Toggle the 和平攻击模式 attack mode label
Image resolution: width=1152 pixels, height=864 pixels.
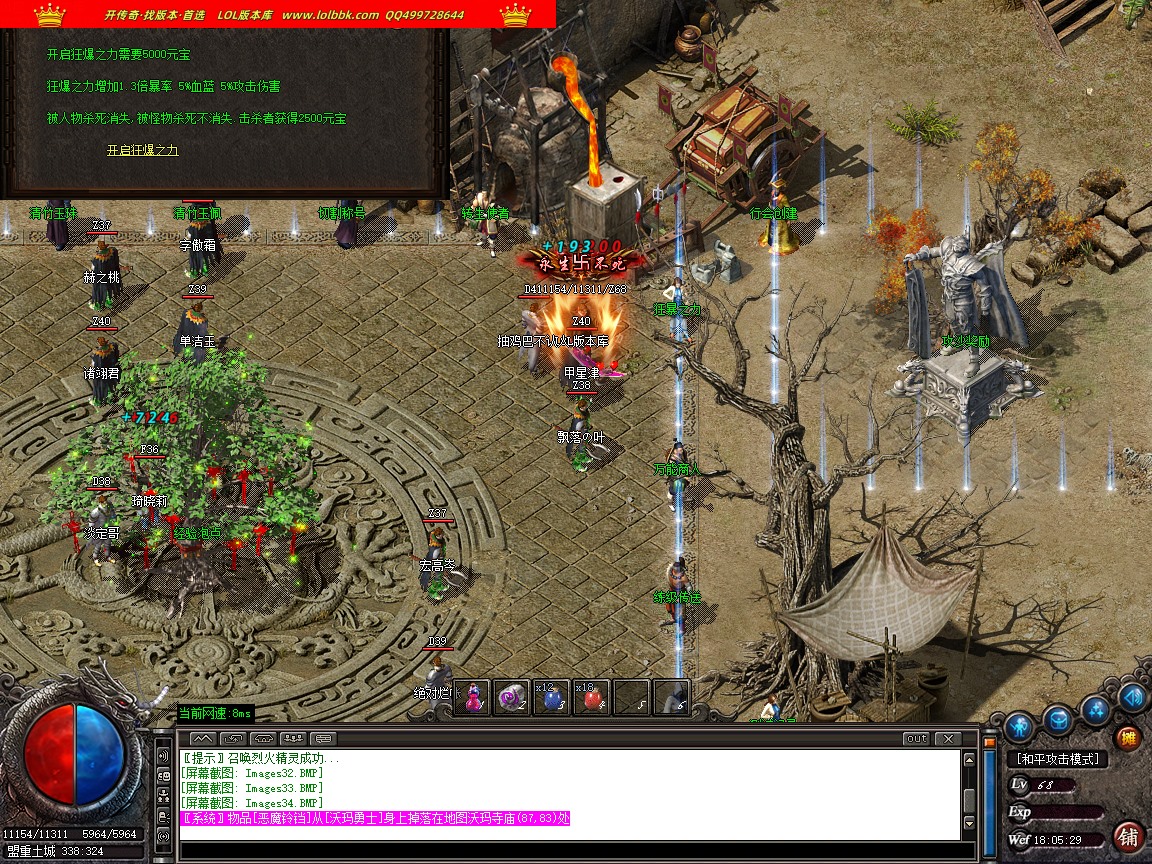[x=1056, y=760]
